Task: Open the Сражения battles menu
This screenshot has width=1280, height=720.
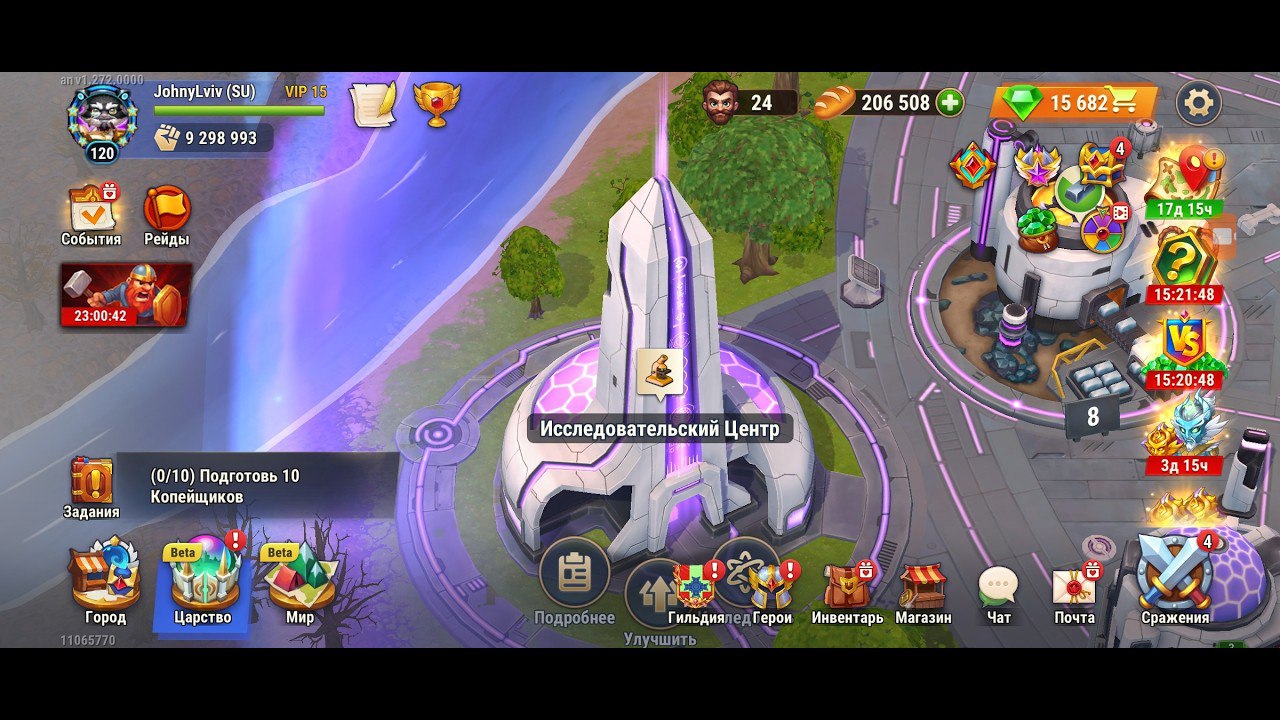Action: (x=1175, y=580)
